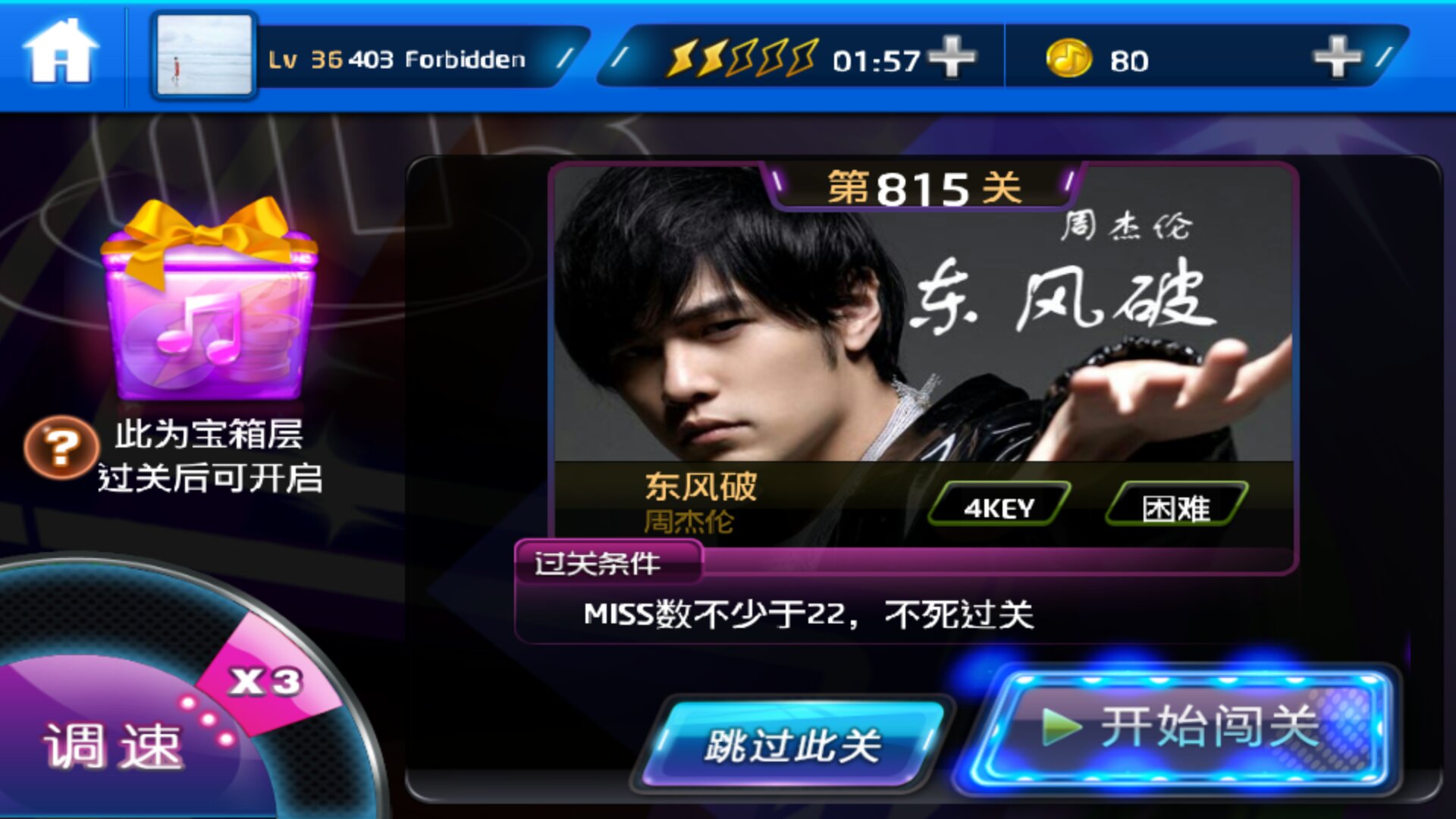Skip this level with 跳过此关

792,745
